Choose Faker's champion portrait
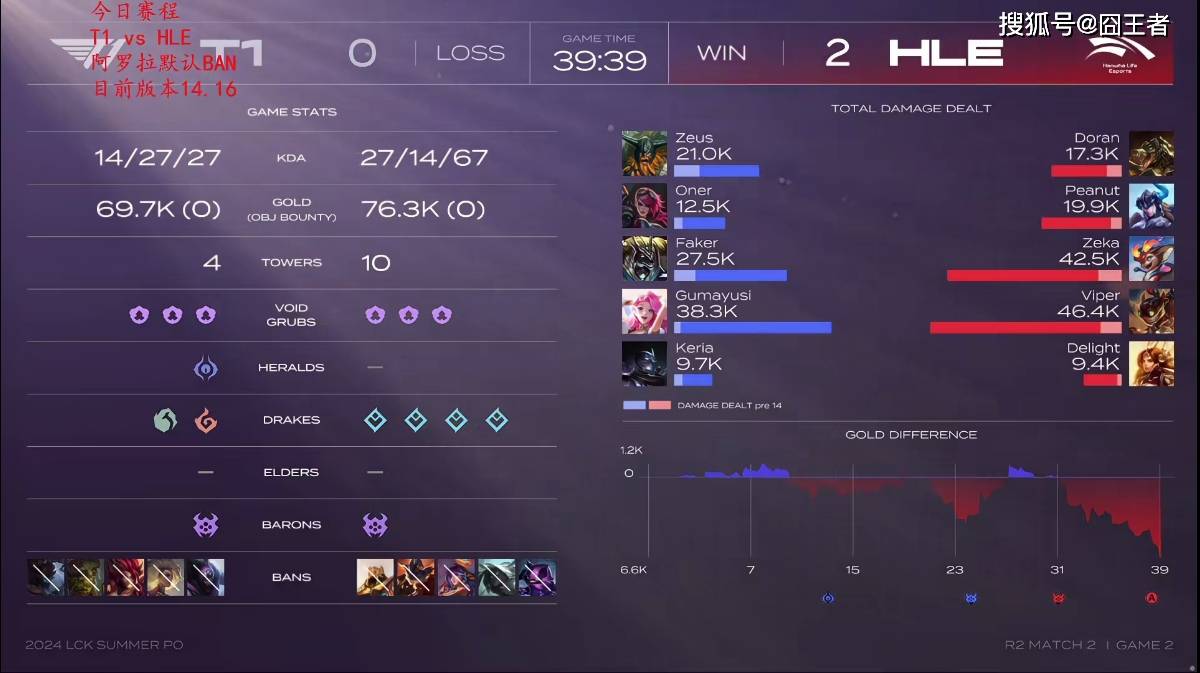 point(644,259)
